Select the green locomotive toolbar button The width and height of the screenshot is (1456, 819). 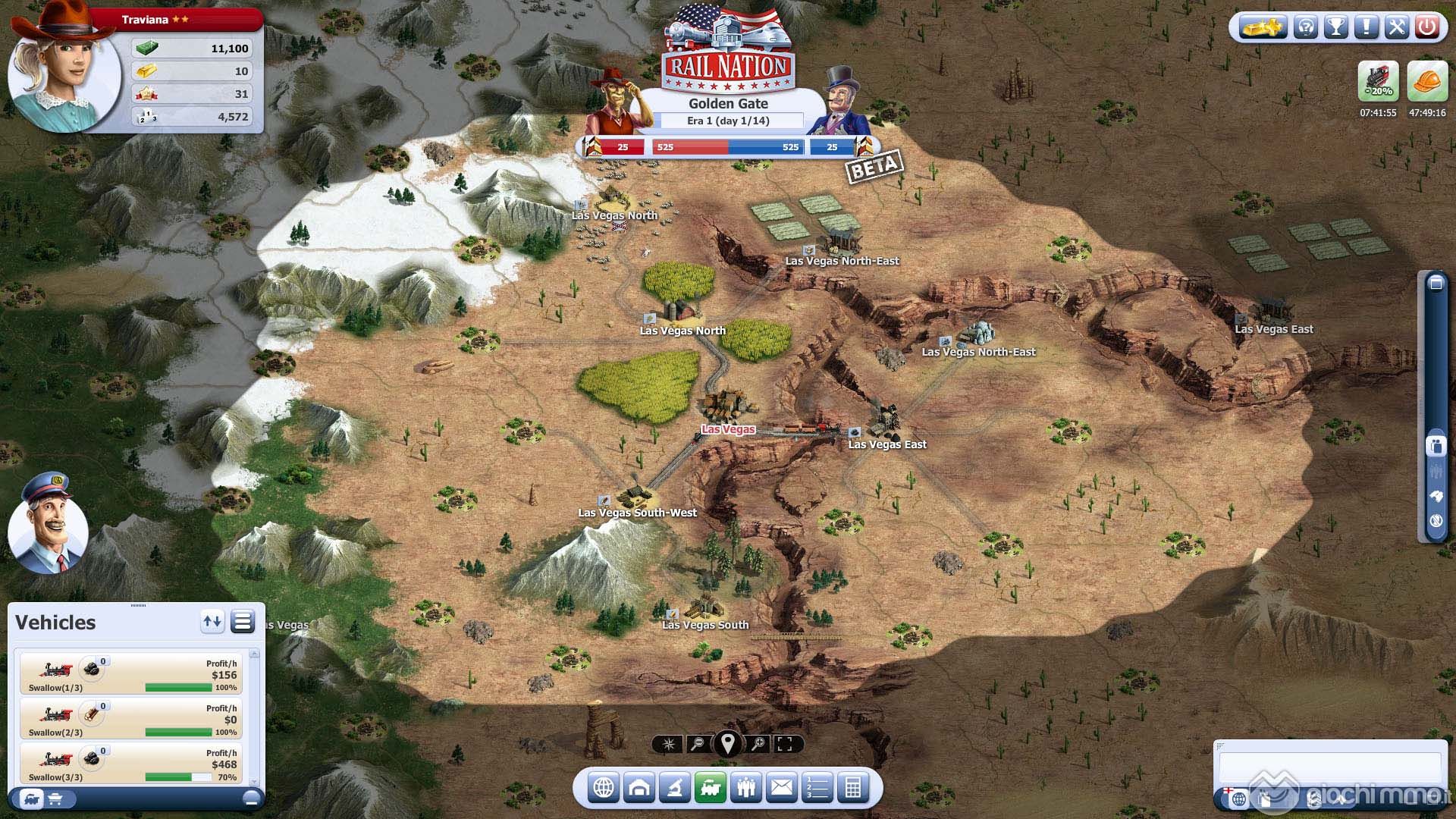click(711, 788)
